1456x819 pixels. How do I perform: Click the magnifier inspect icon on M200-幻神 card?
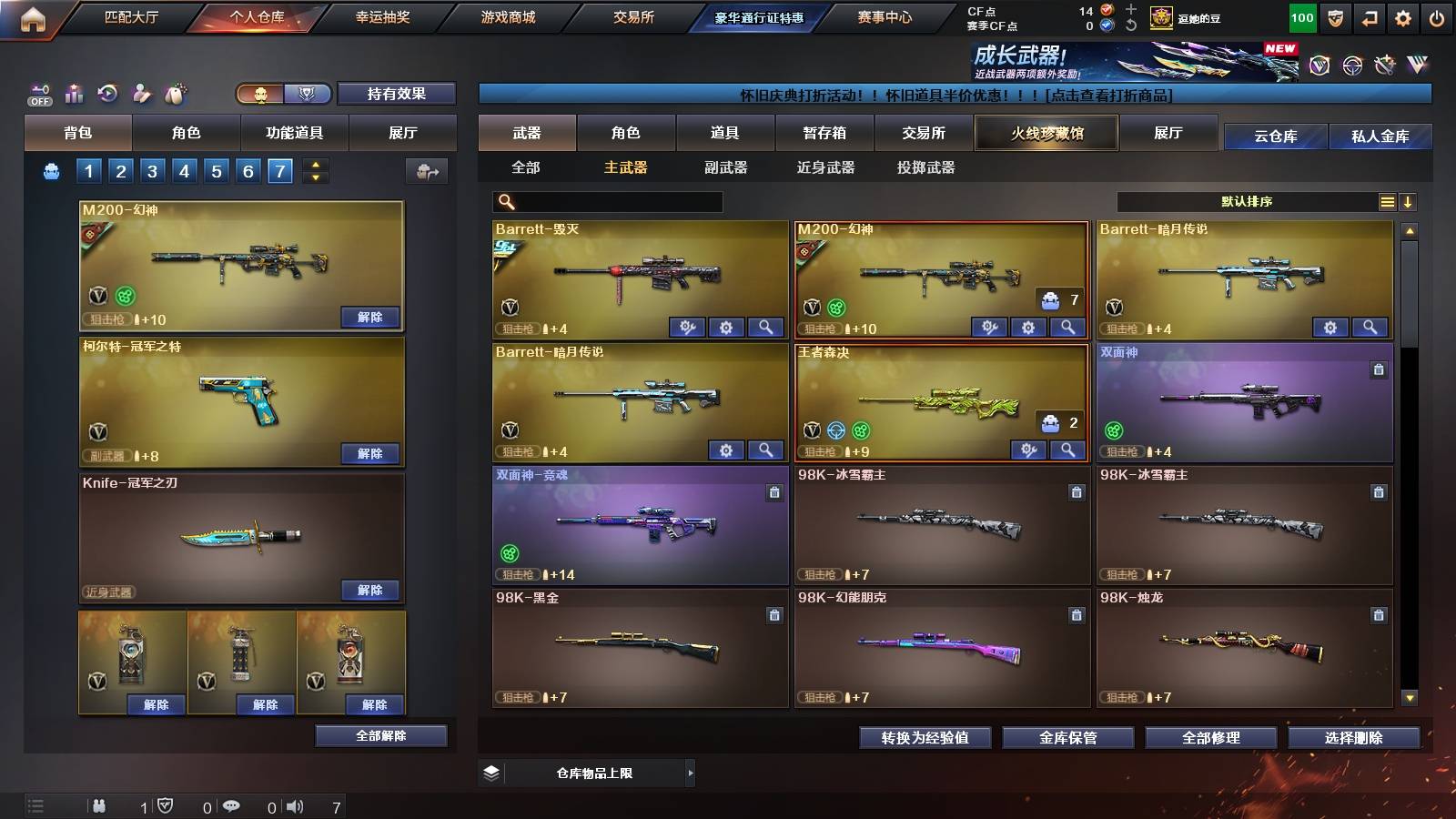click(1066, 325)
